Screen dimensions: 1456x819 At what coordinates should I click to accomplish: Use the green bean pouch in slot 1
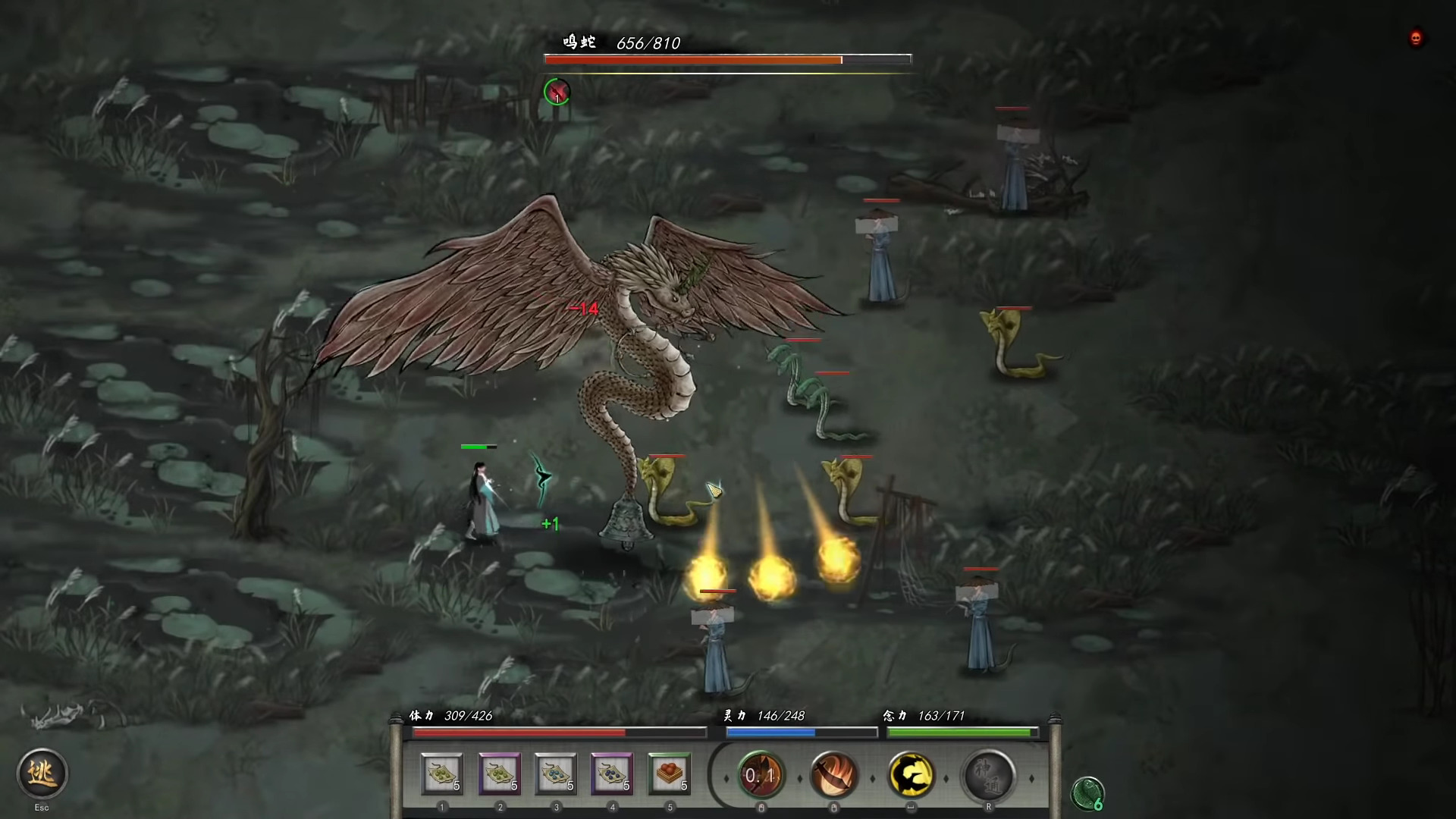coord(444,775)
